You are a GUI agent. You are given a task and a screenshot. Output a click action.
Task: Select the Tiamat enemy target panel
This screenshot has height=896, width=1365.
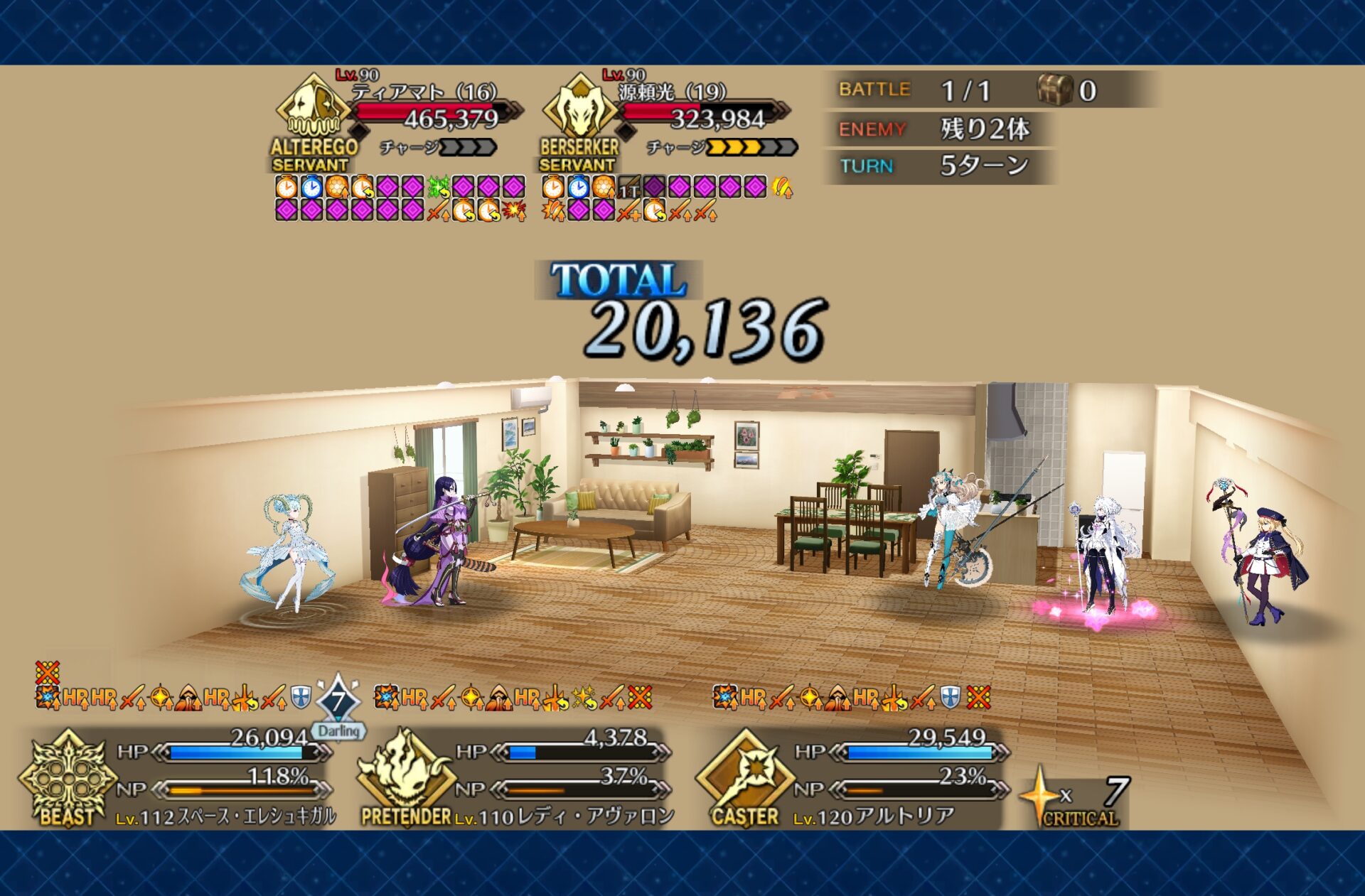click(398, 117)
